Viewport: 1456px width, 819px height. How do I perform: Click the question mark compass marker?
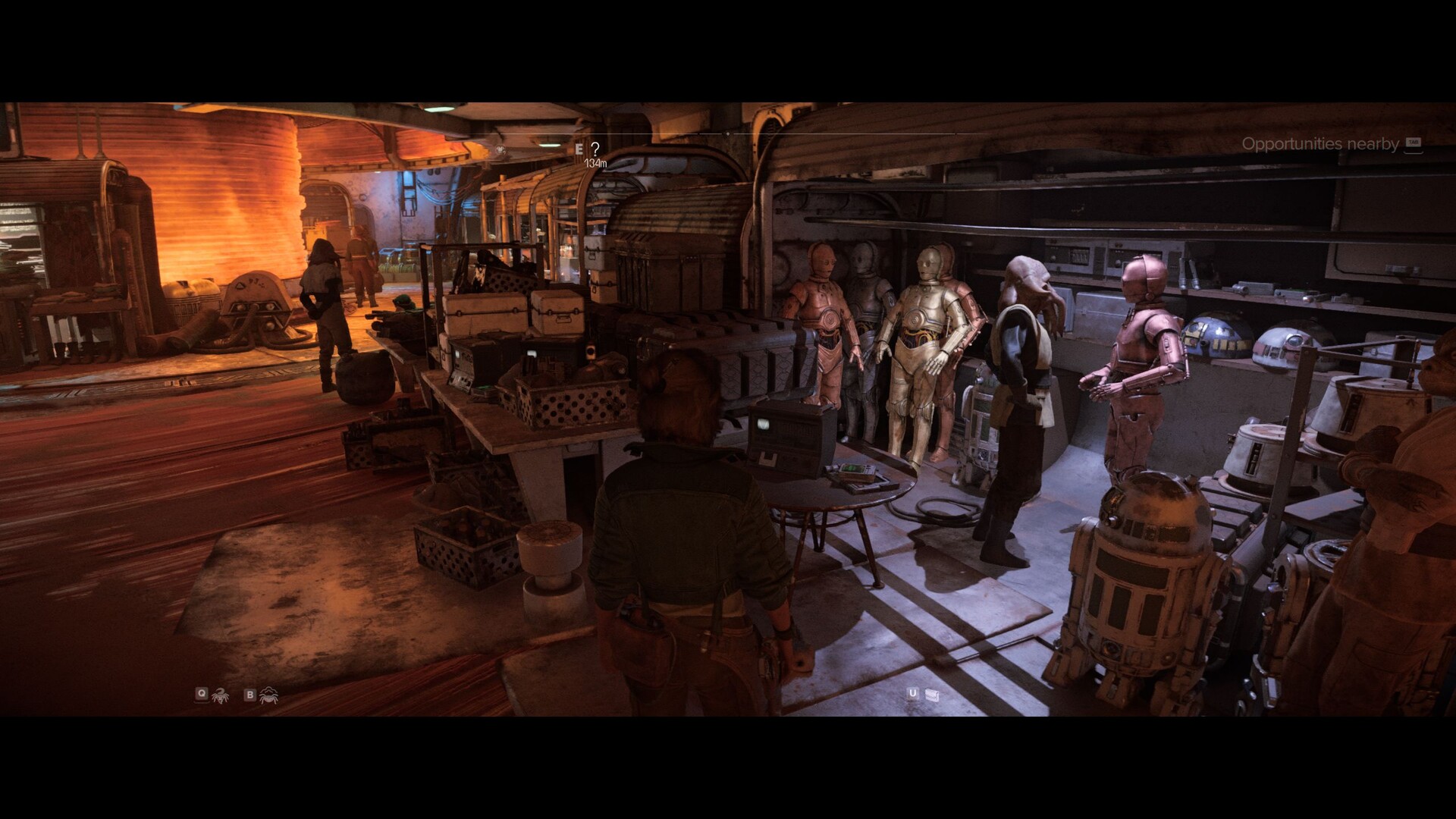point(595,149)
